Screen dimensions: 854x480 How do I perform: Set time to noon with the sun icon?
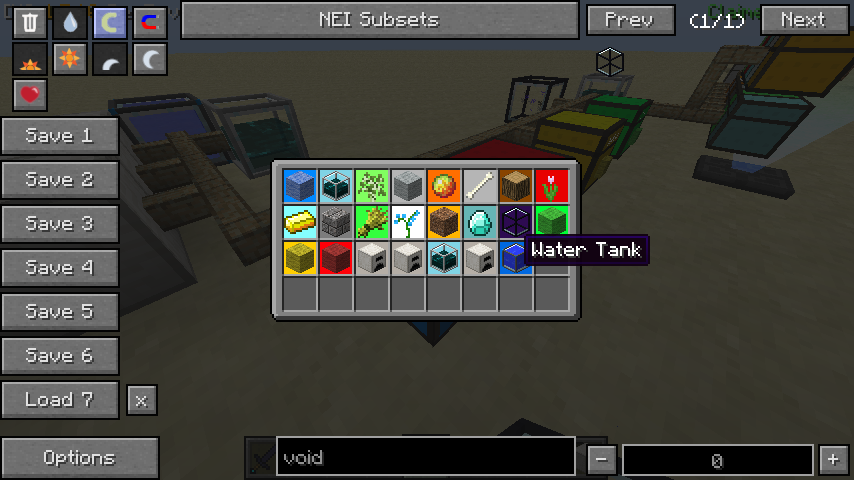coord(70,60)
